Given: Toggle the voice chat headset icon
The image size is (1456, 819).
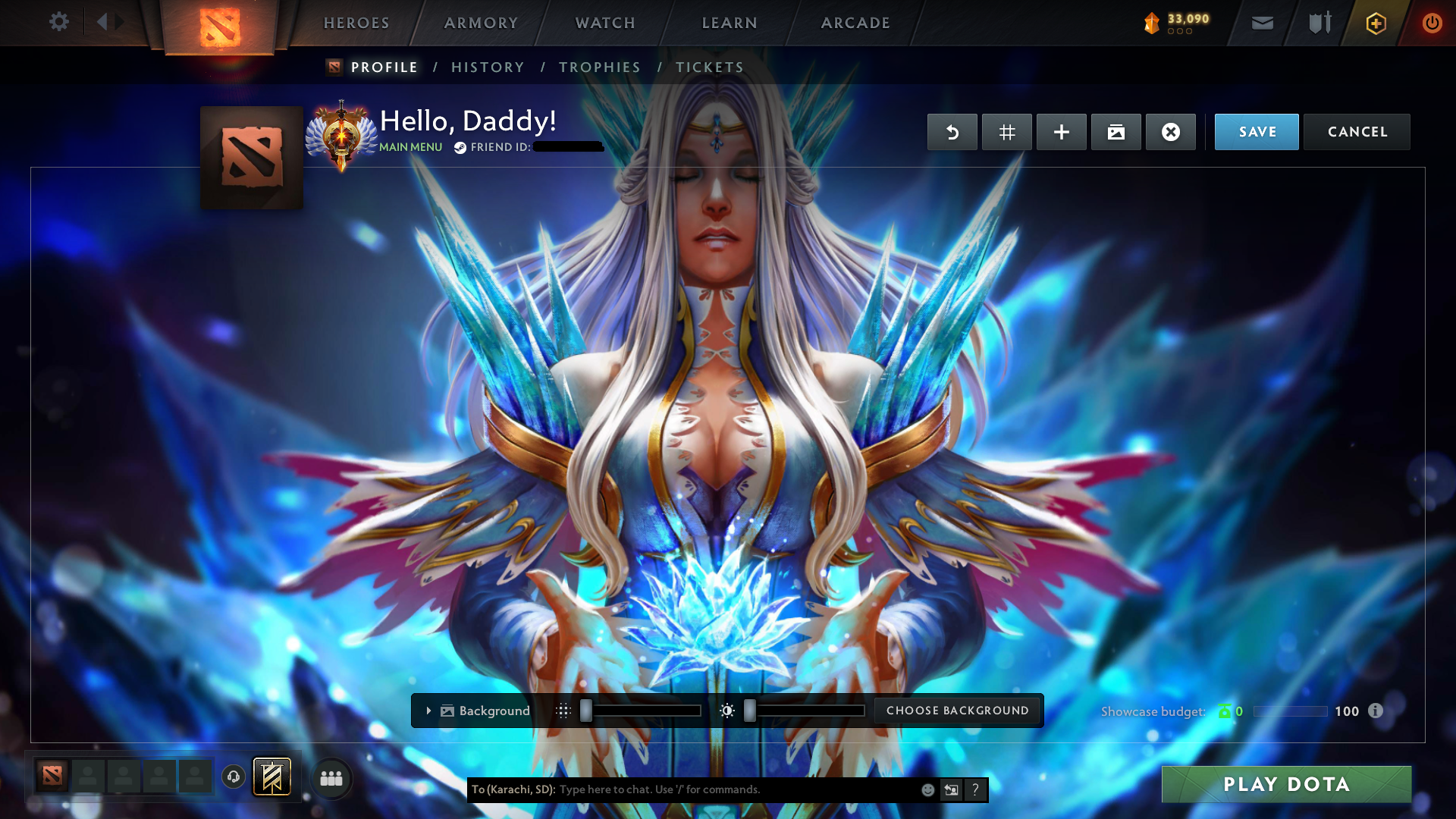Looking at the screenshot, I should click(x=233, y=777).
